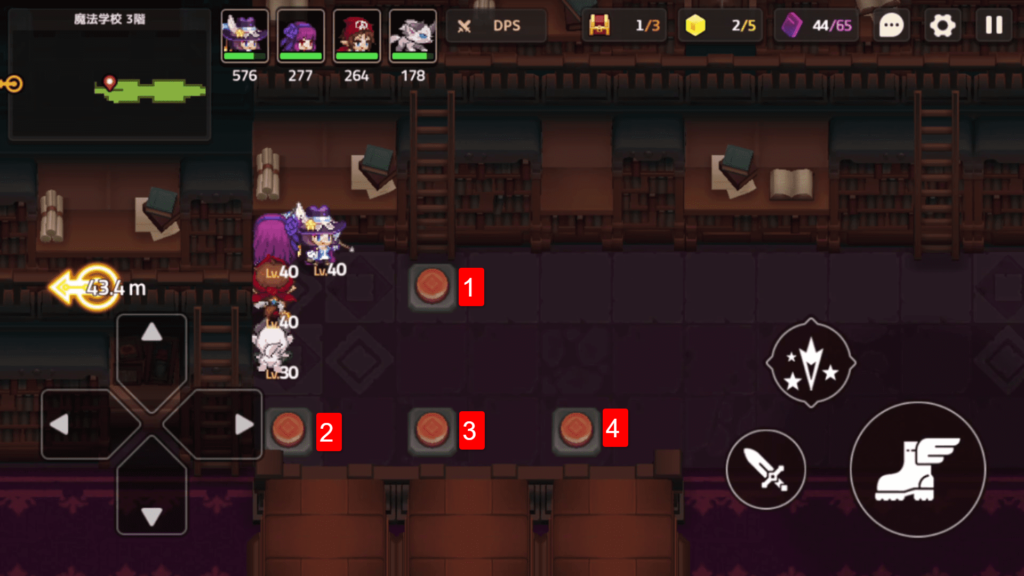Open the dungeon minimap
The width and height of the screenshot is (1024, 576).
109,74
